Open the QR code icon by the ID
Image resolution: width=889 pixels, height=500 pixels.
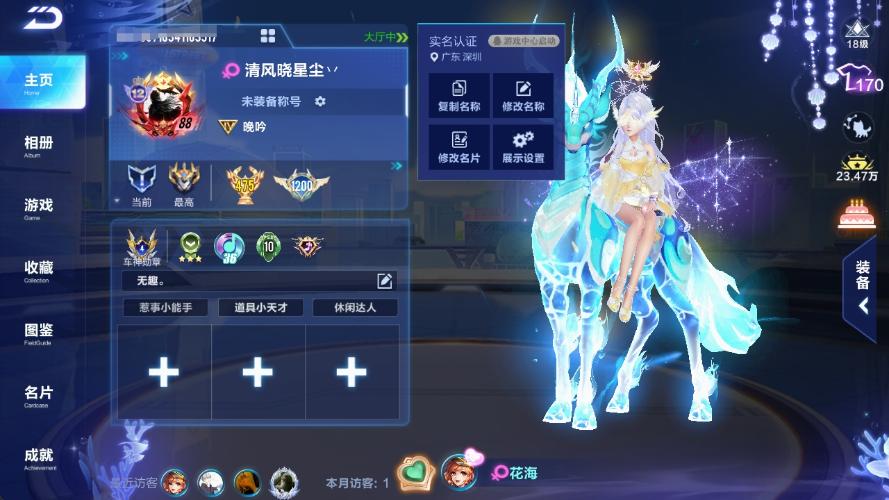click(268, 36)
